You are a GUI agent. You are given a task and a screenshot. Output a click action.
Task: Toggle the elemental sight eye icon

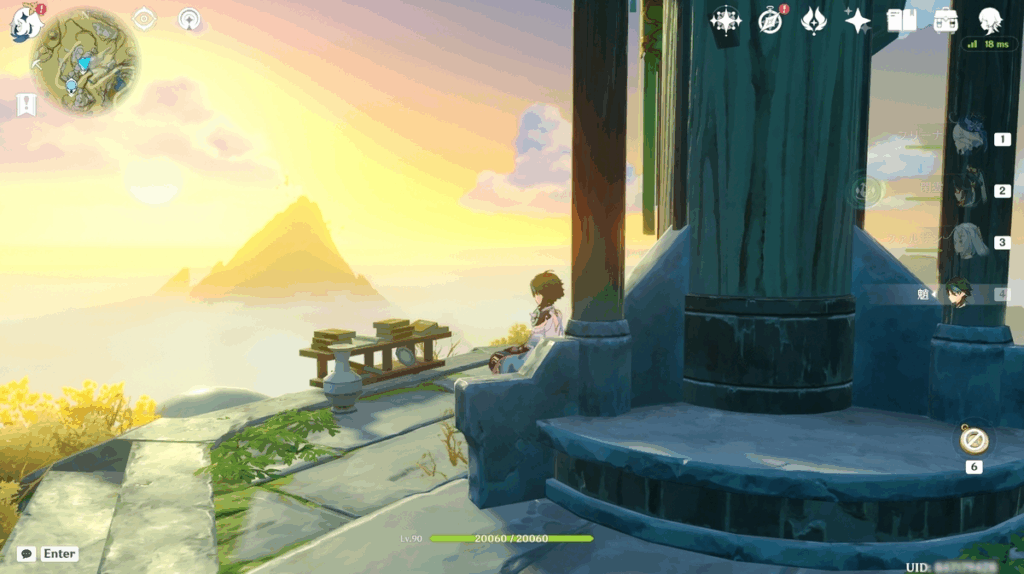tap(145, 19)
